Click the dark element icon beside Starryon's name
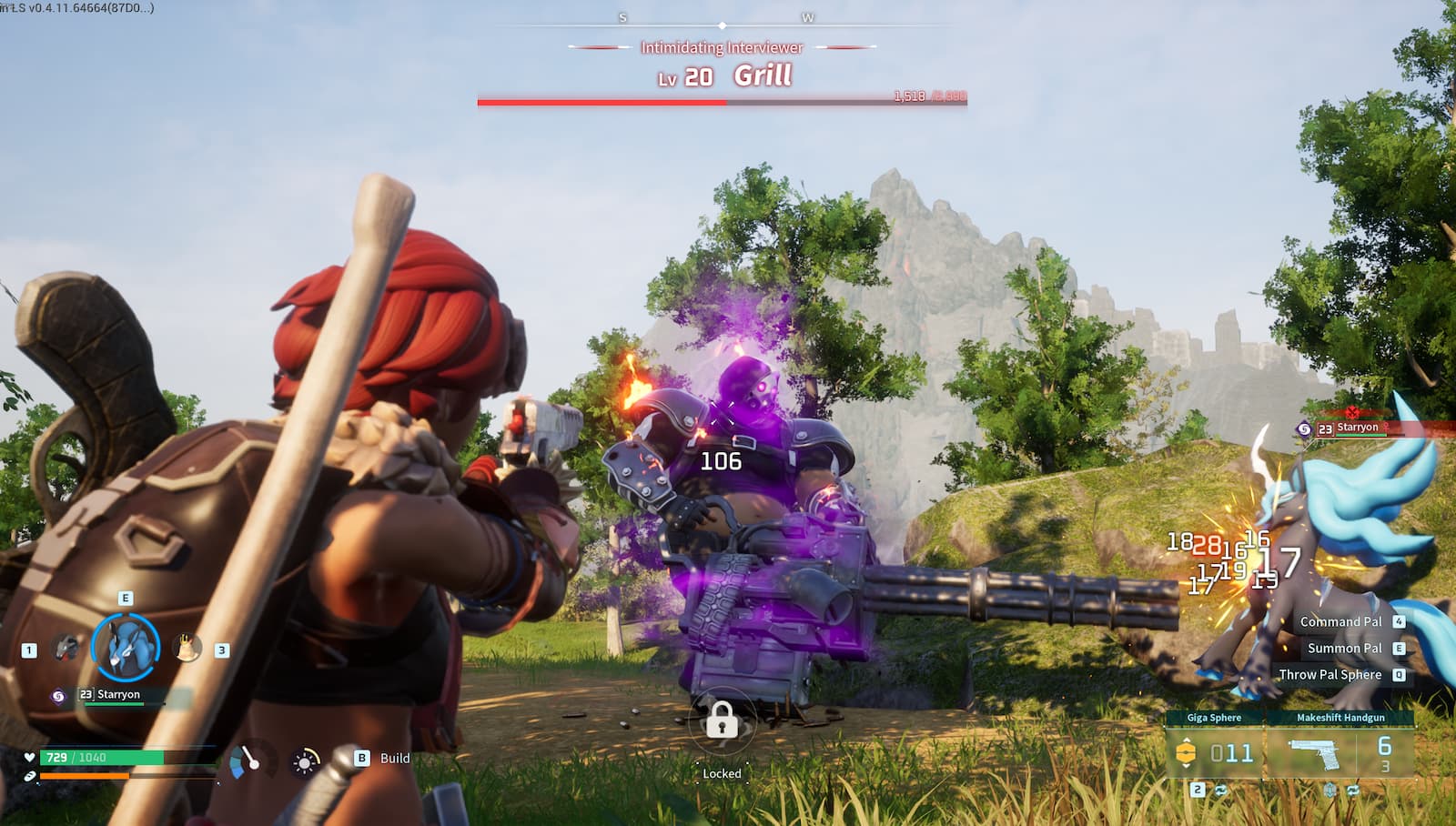 click(x=59, y=696)
